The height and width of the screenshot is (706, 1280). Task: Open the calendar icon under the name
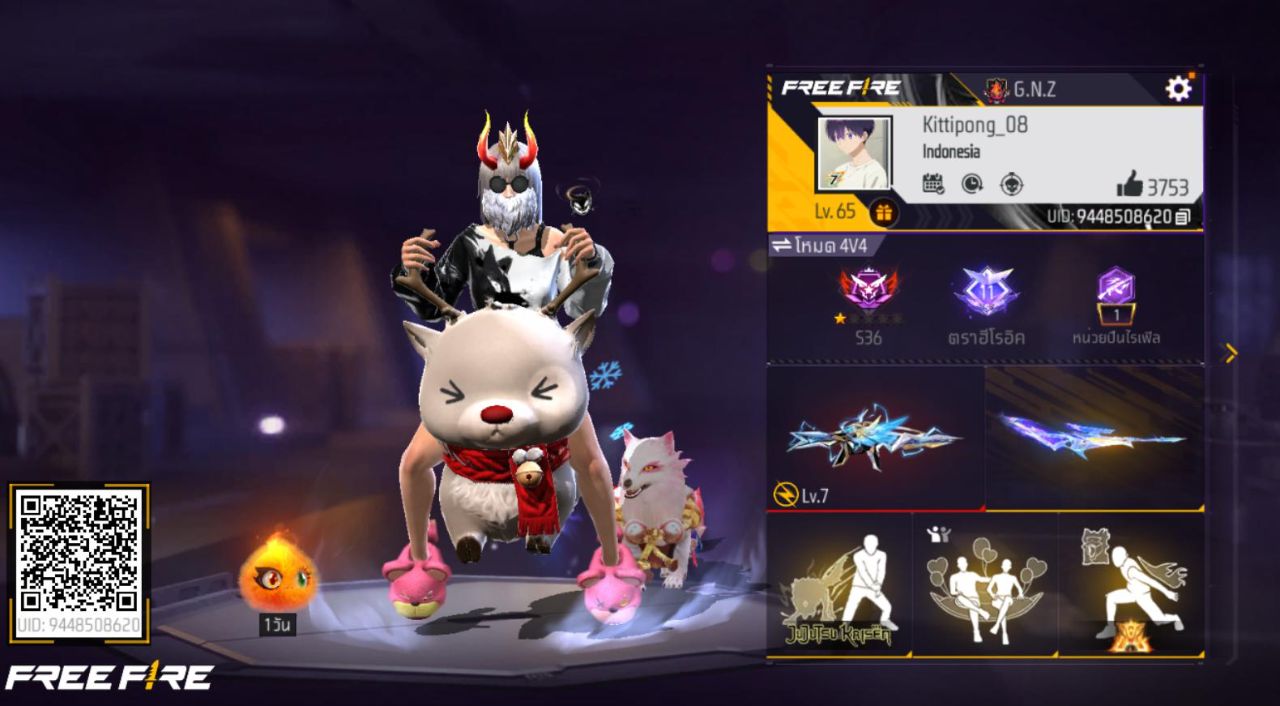(x=933, y=184)
